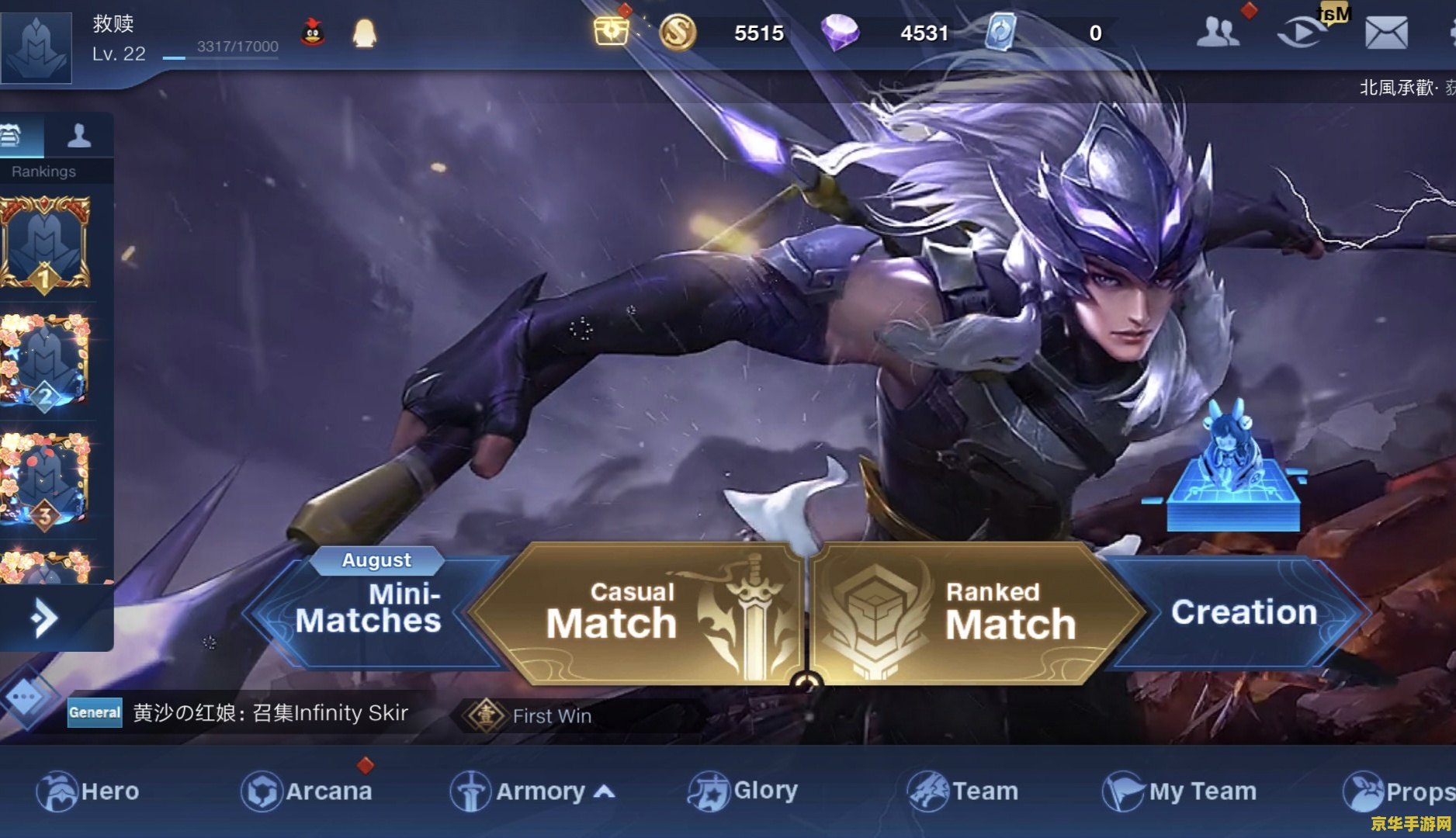Open the Team menu
Image resolution: width=1456 pixels, height=838 pixels.
tap(962, 791)
